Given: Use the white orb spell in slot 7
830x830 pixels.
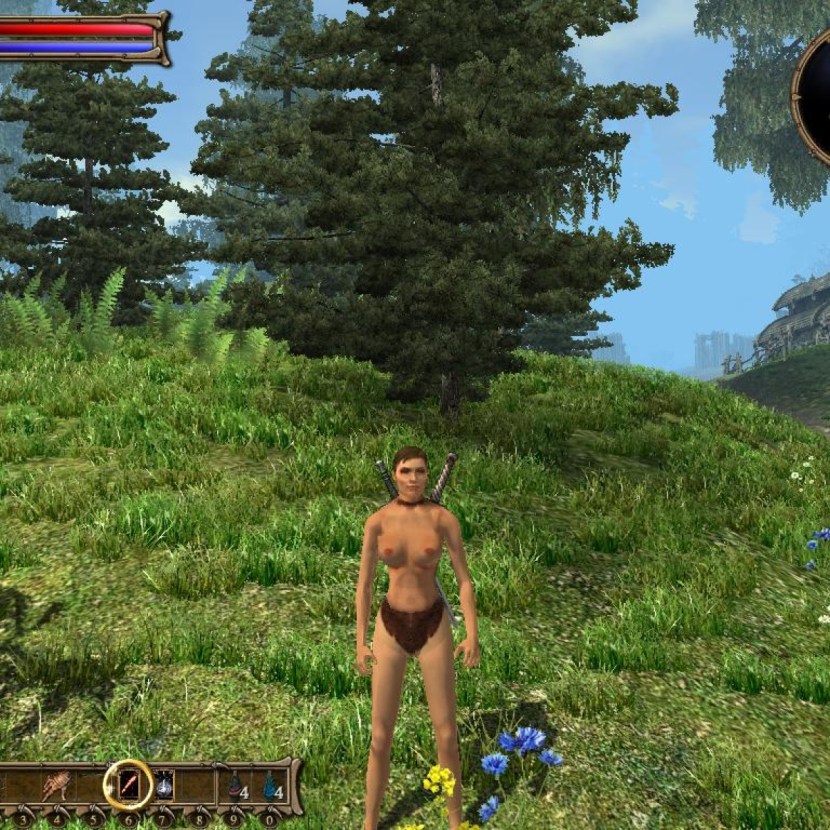Looking at the screenshot, I should pos(164,786).
